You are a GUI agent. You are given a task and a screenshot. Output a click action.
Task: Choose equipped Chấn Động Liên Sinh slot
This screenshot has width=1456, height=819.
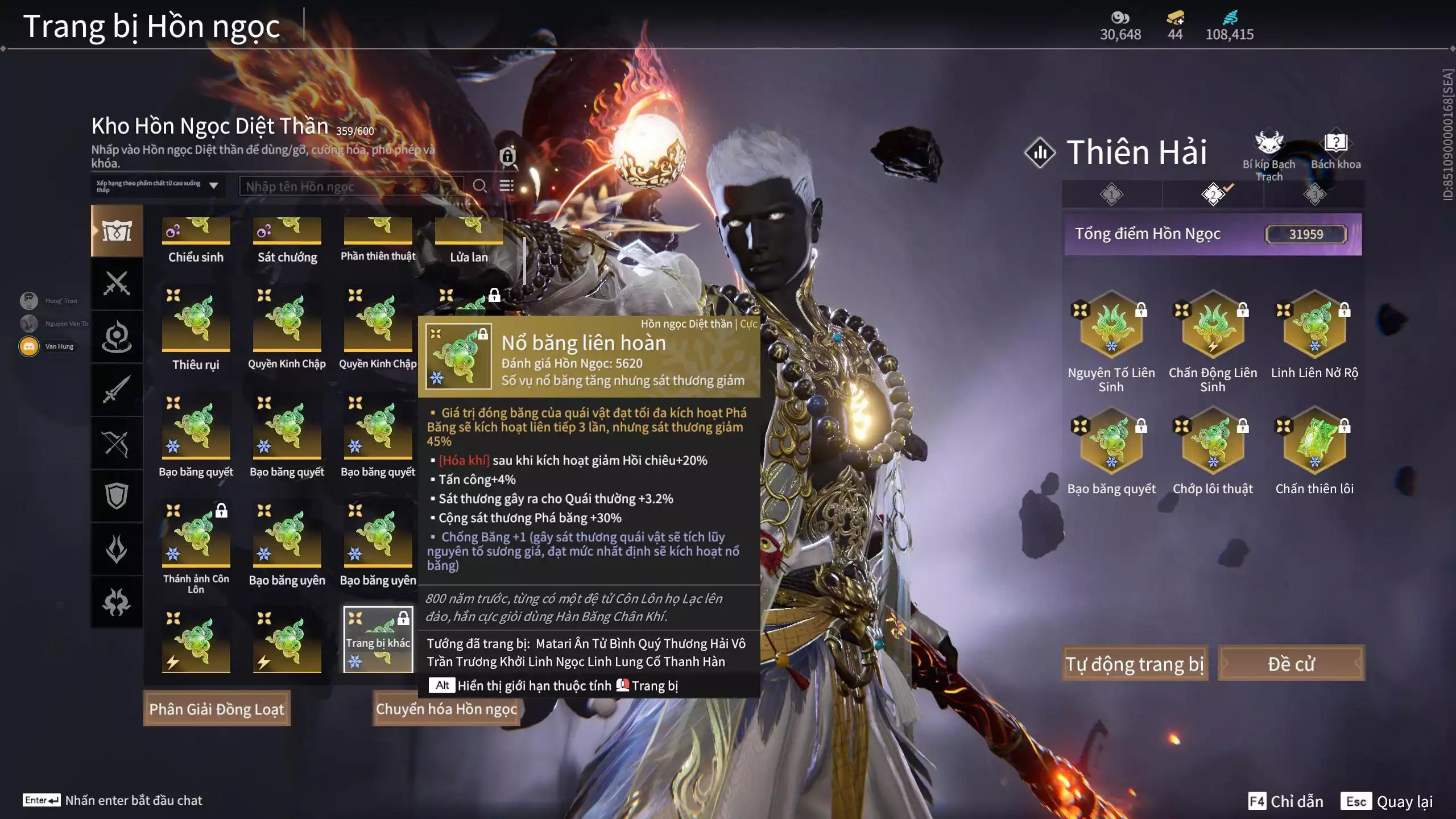click(x=1213, y=325)
